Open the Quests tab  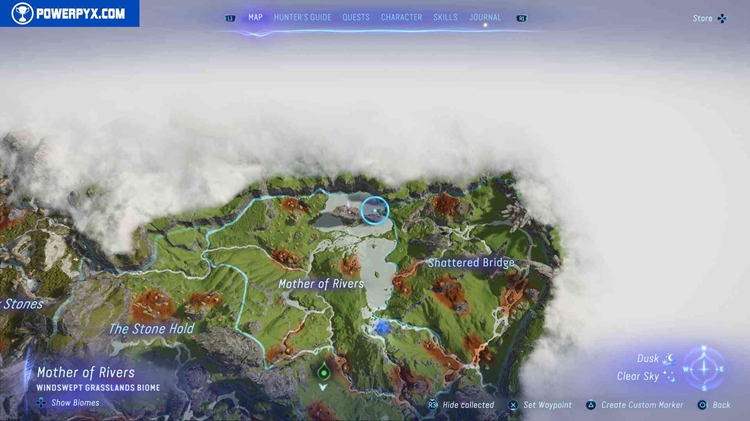(356, 17)
